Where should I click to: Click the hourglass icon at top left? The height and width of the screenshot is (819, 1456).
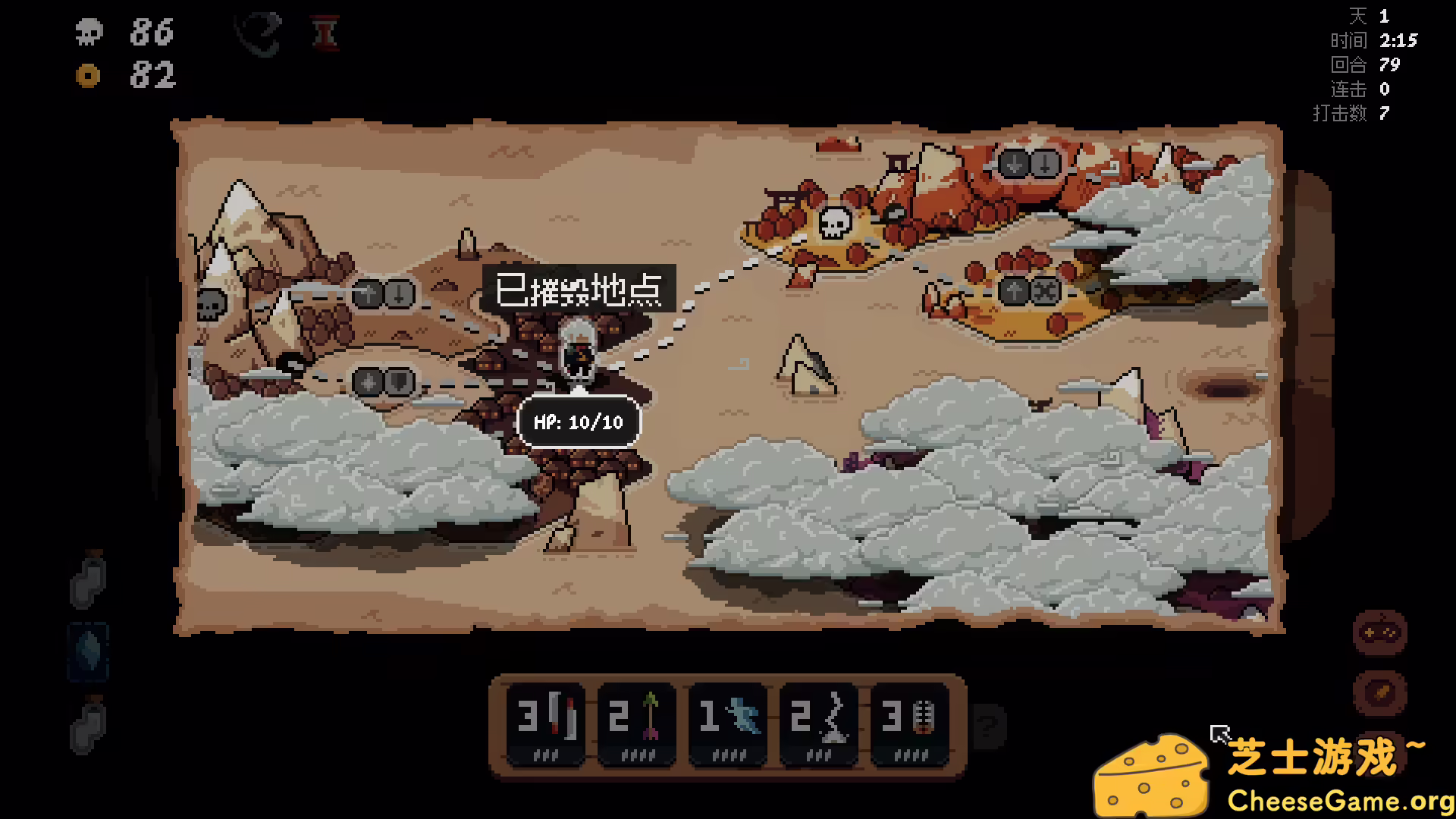pos(326,33)
